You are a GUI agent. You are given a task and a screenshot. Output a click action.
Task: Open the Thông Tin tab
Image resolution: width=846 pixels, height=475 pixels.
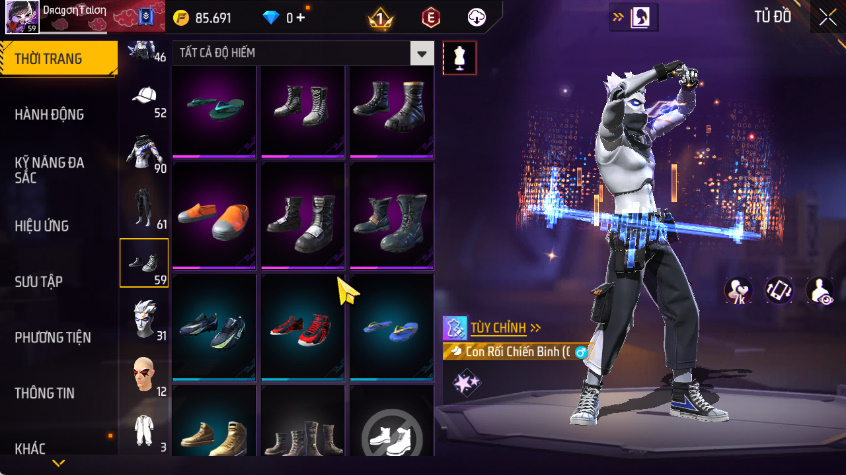click(45, 393)
